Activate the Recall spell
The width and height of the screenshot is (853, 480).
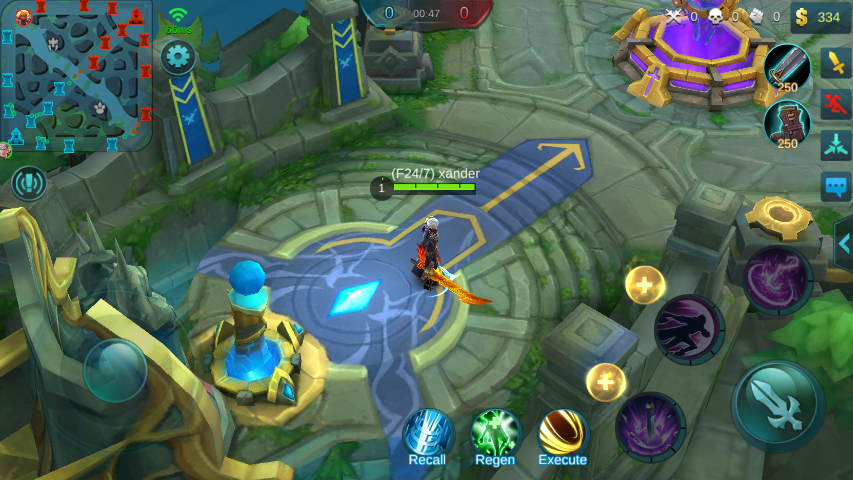(428, 435)
